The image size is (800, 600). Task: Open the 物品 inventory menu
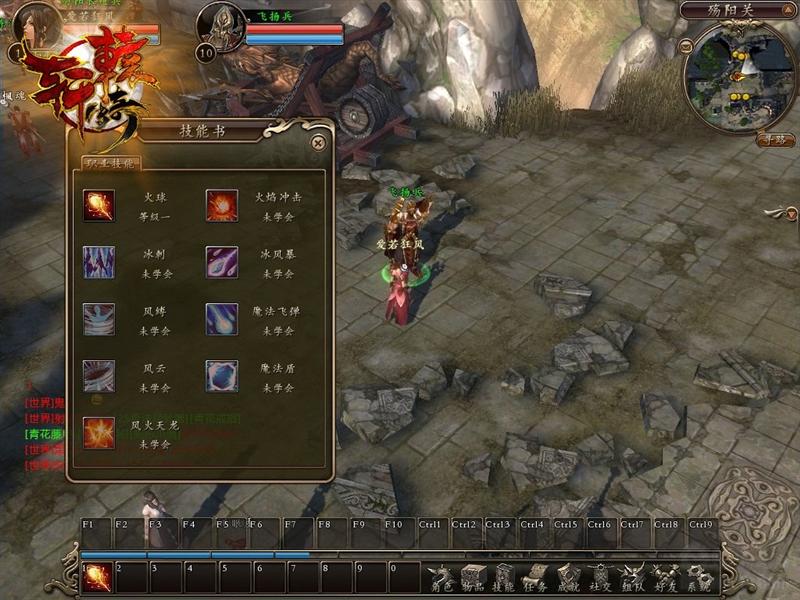[472, 578]
